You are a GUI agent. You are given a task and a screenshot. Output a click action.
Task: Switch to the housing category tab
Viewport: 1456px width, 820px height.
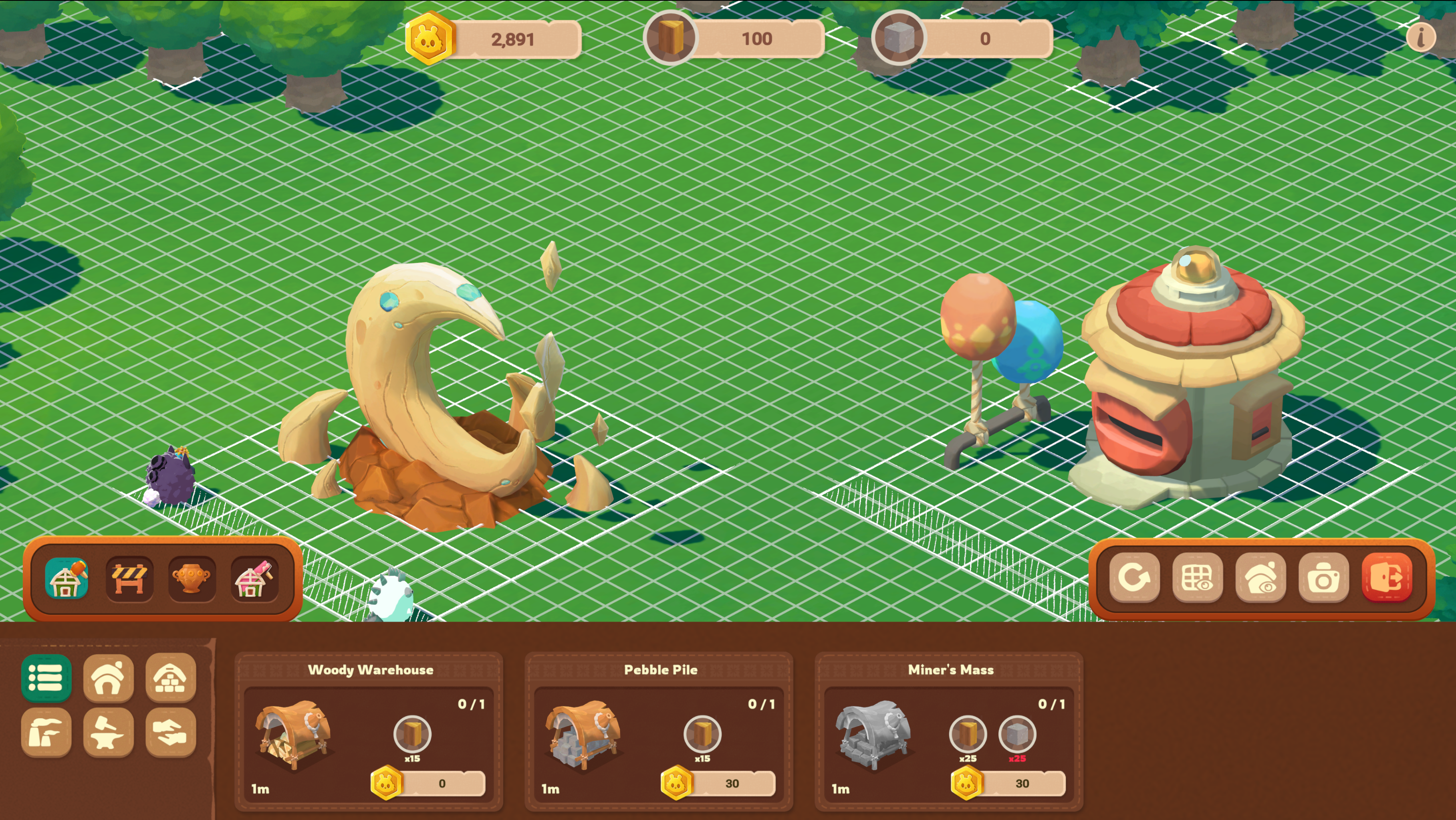click(x=109, y=677)
